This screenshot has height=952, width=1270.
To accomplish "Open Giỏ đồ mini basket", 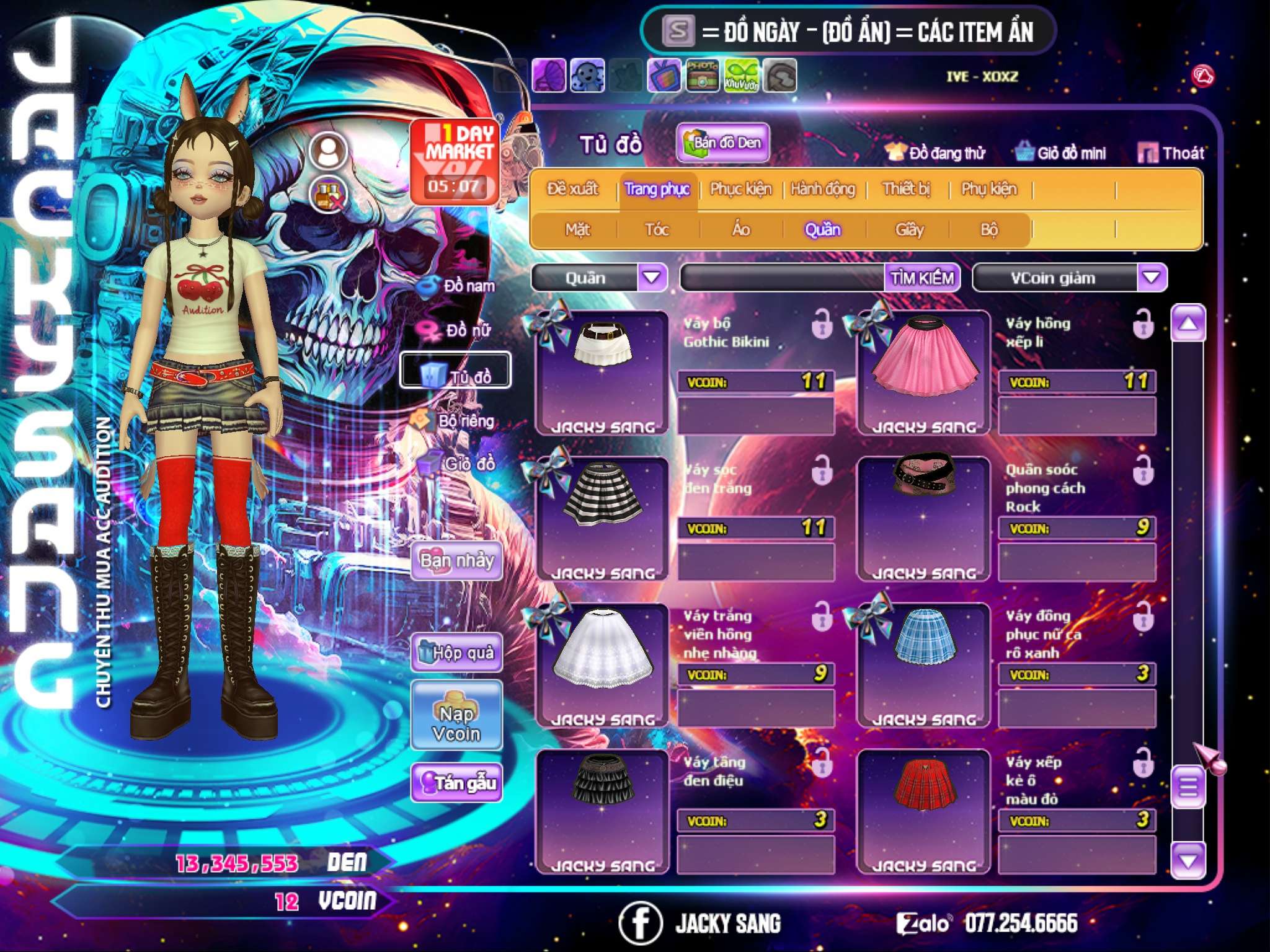I will (1060, 153).
